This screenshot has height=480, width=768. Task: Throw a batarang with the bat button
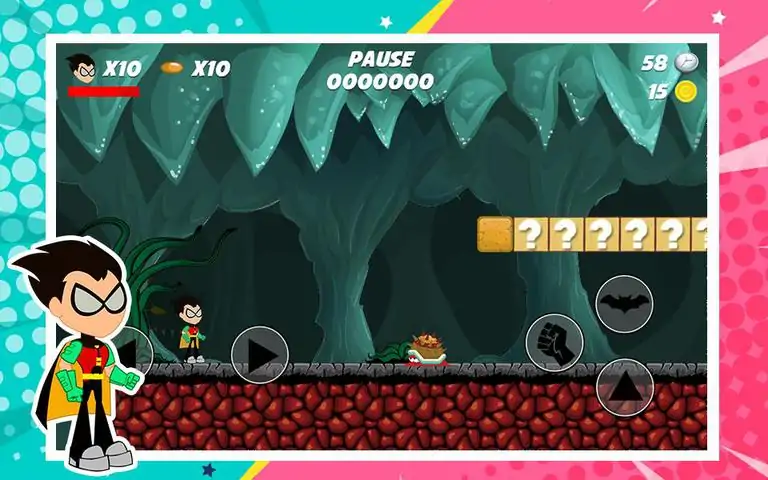coord(625,303)
